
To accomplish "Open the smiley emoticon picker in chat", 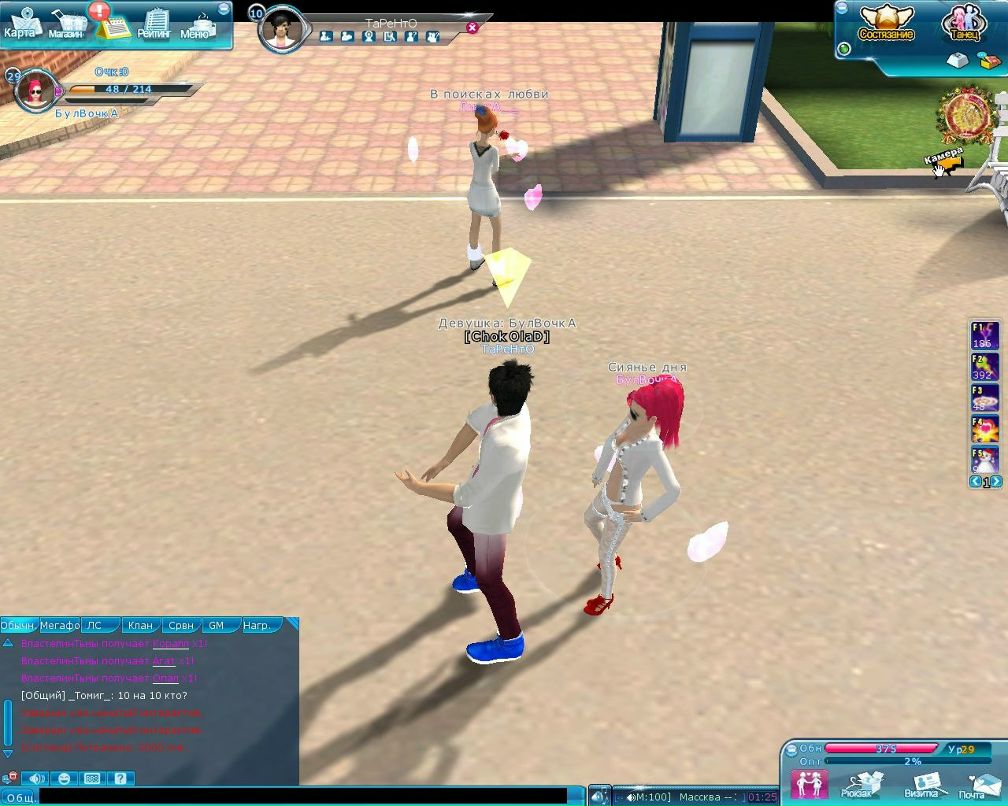I will coord(64,778).
